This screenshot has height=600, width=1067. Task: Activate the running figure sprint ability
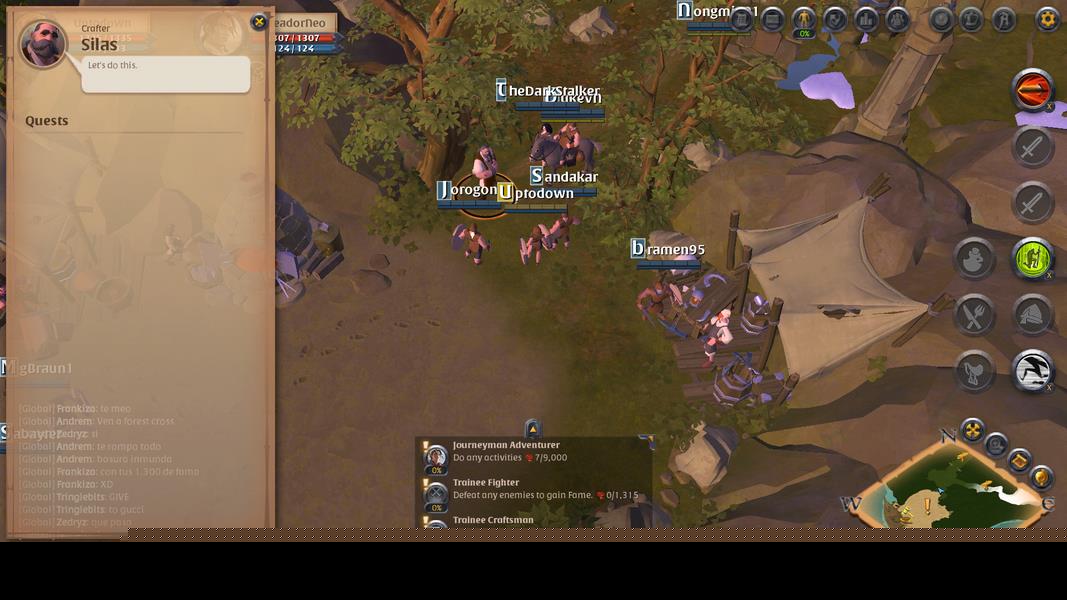click(x=1032, y=371)
